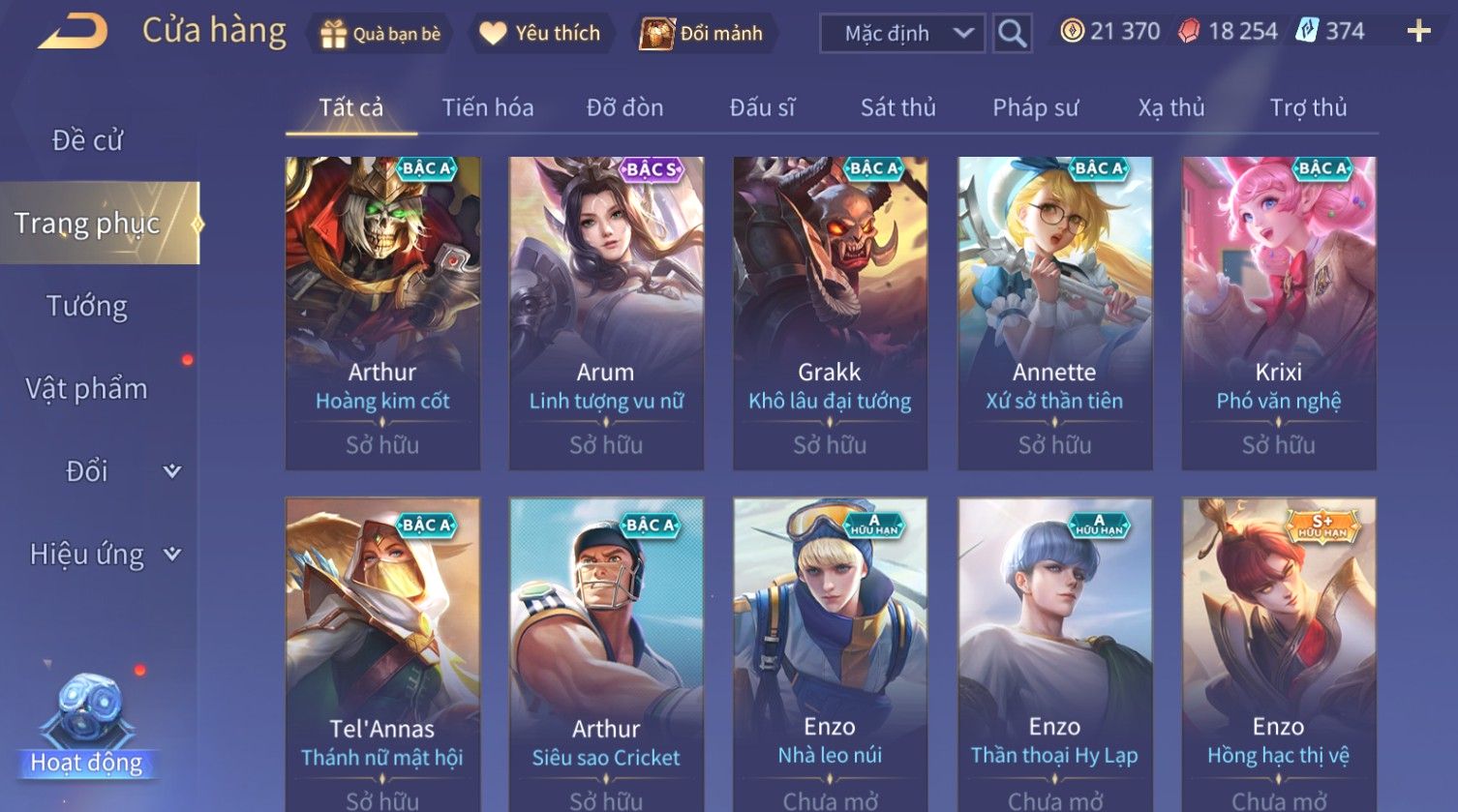This screenshot has width=1458, height=812.
Task: Open the Đề cử shop section
Action: pyautogui.click(x=87, y=140)
